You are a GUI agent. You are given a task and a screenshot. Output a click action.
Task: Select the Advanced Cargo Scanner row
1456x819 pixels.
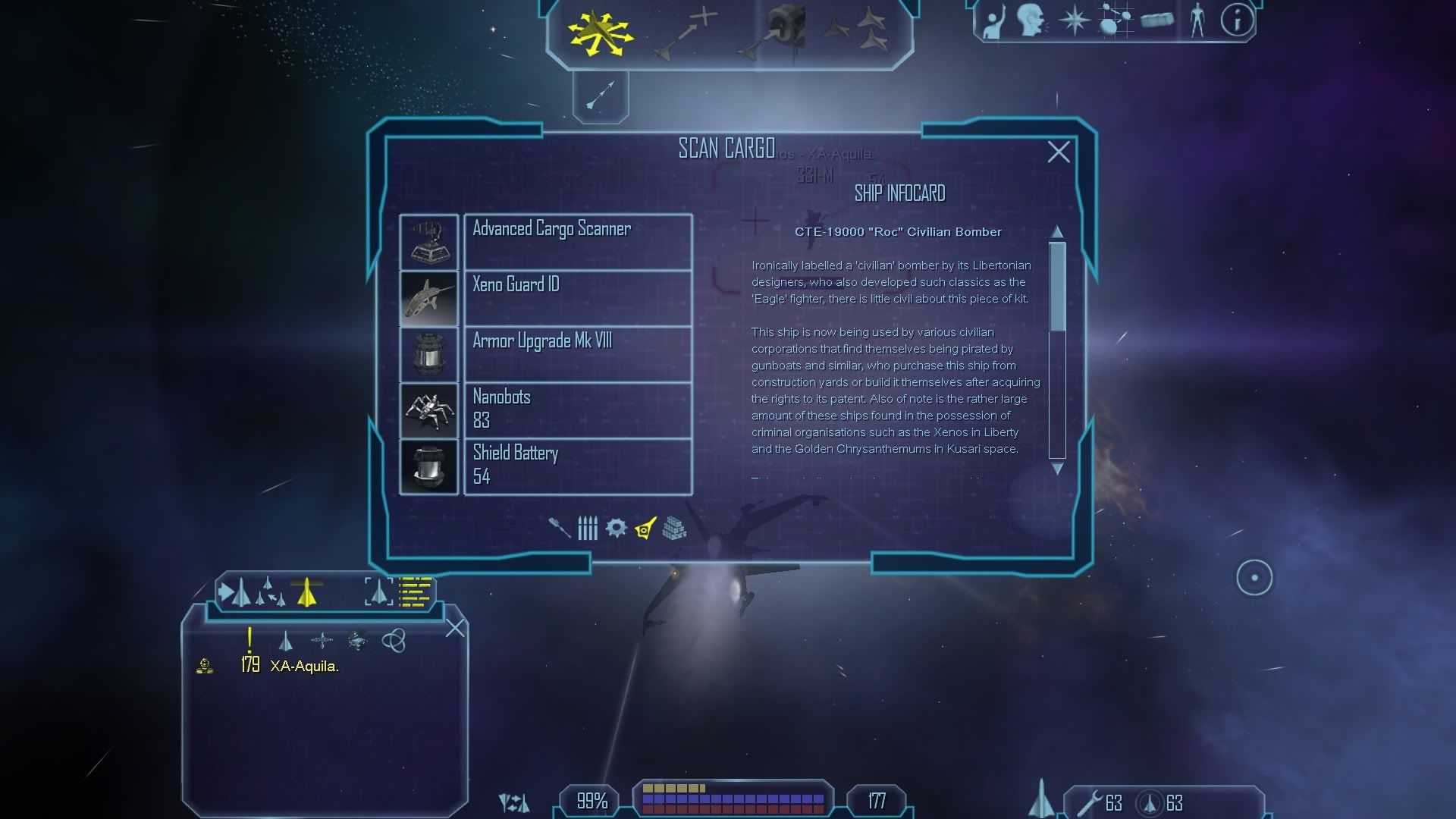576,242
